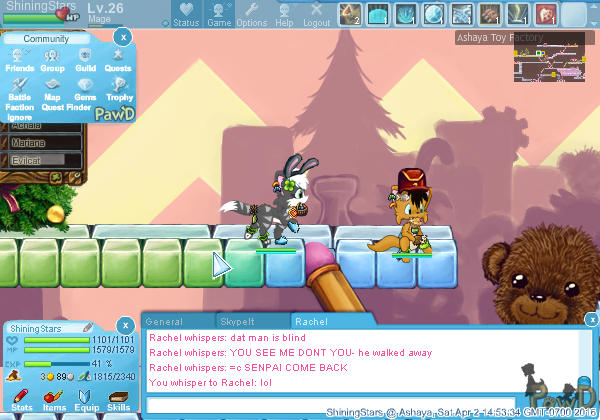The image size is (600, 420).
Task: Open the Status menu
Action: 185,14
